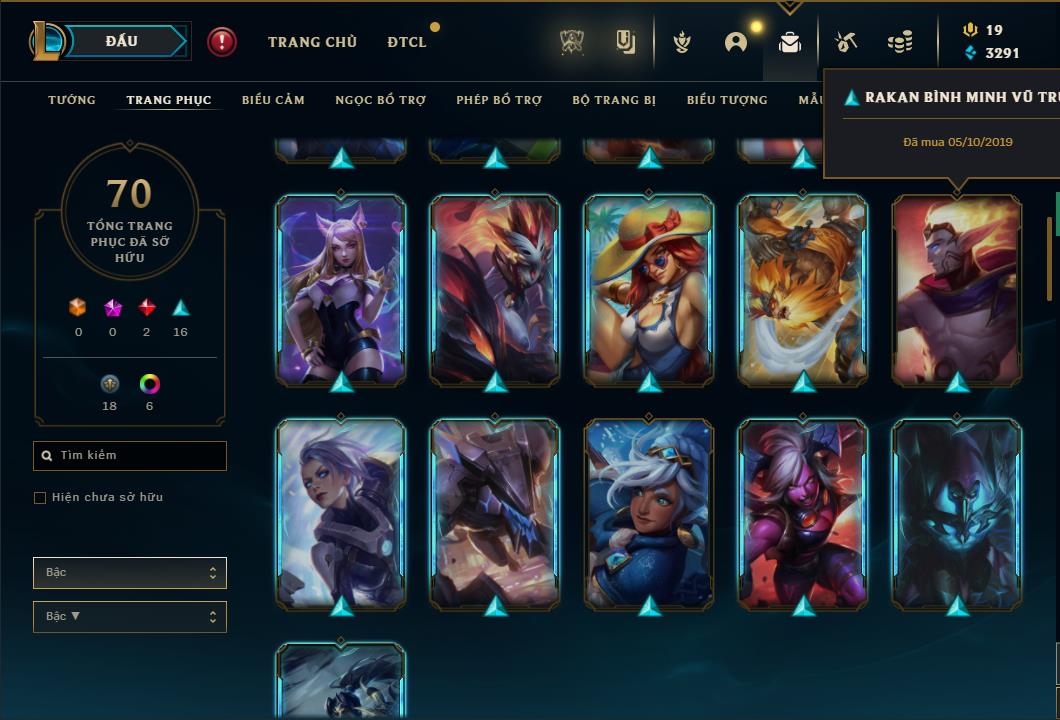The image size is (1060, 720).
Task: Select the K/DA Ahri skin card
Action: tap(341, 290)
